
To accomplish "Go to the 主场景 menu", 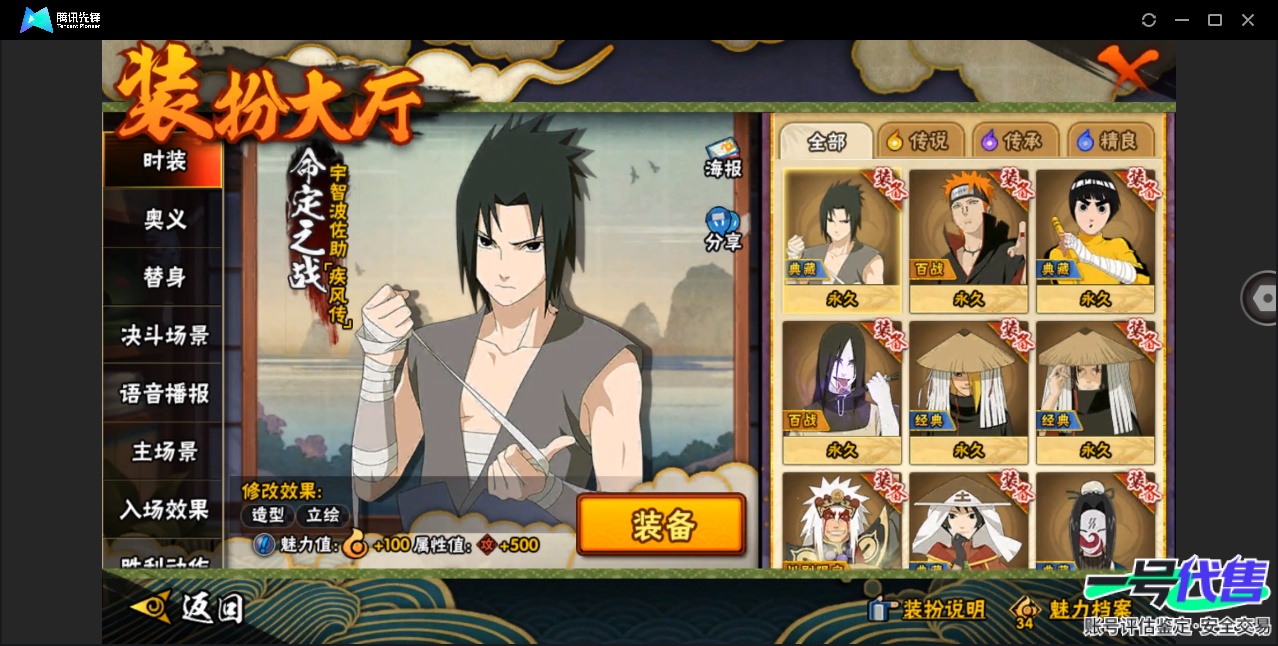I will pos(164,451).
